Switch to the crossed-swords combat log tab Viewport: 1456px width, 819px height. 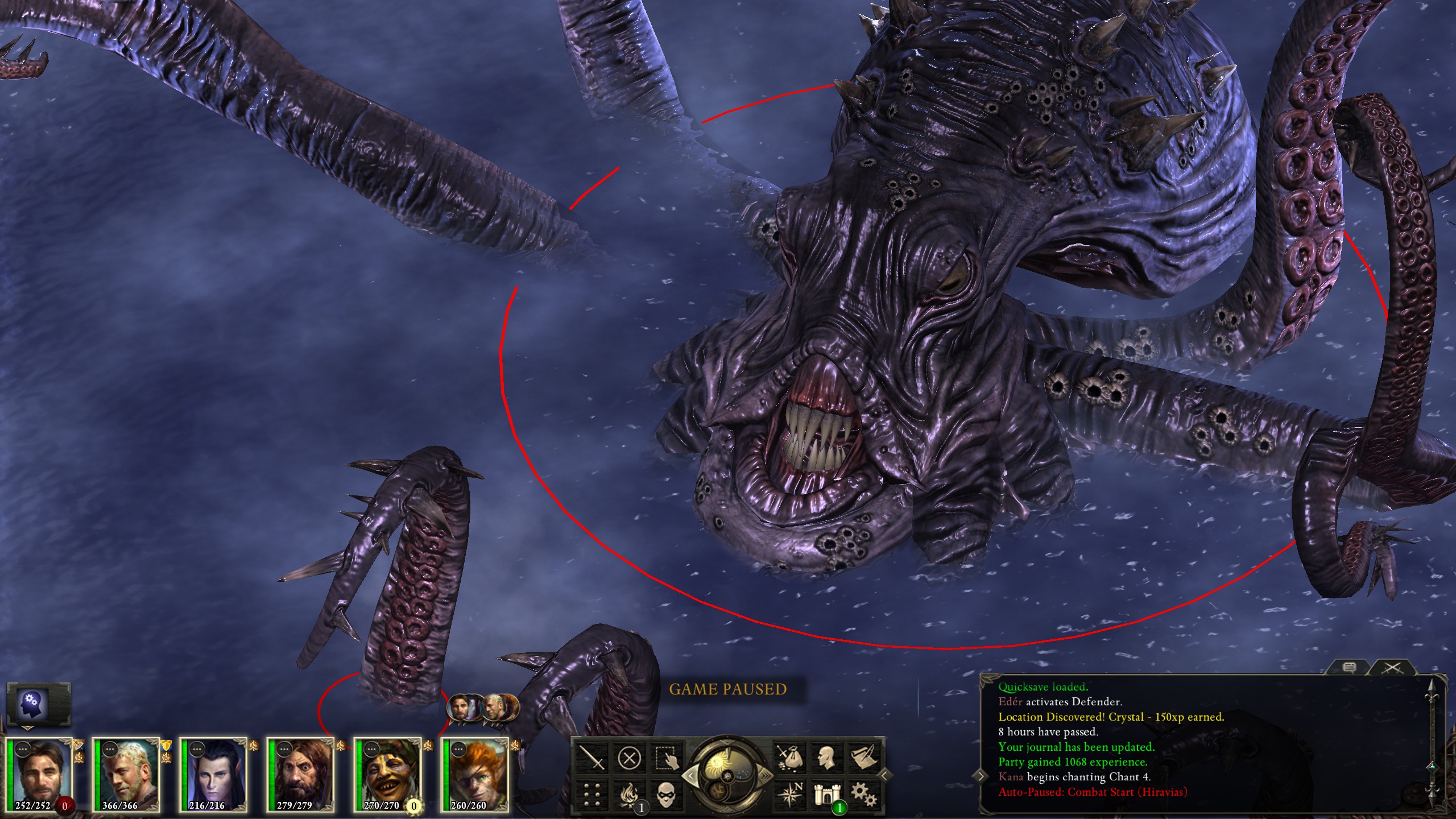(1392, 668)
